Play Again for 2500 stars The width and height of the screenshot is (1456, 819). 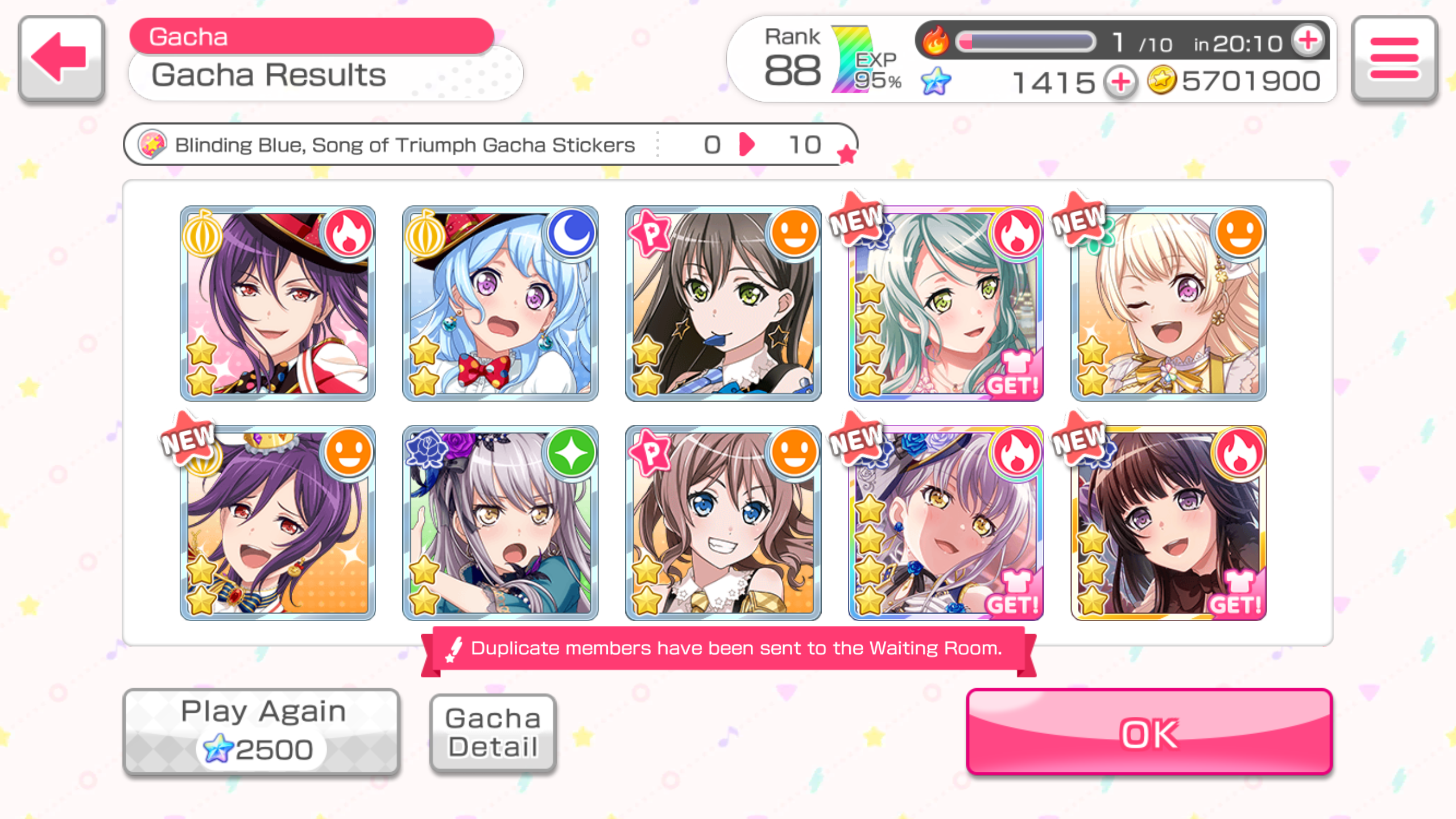point(262,731)
